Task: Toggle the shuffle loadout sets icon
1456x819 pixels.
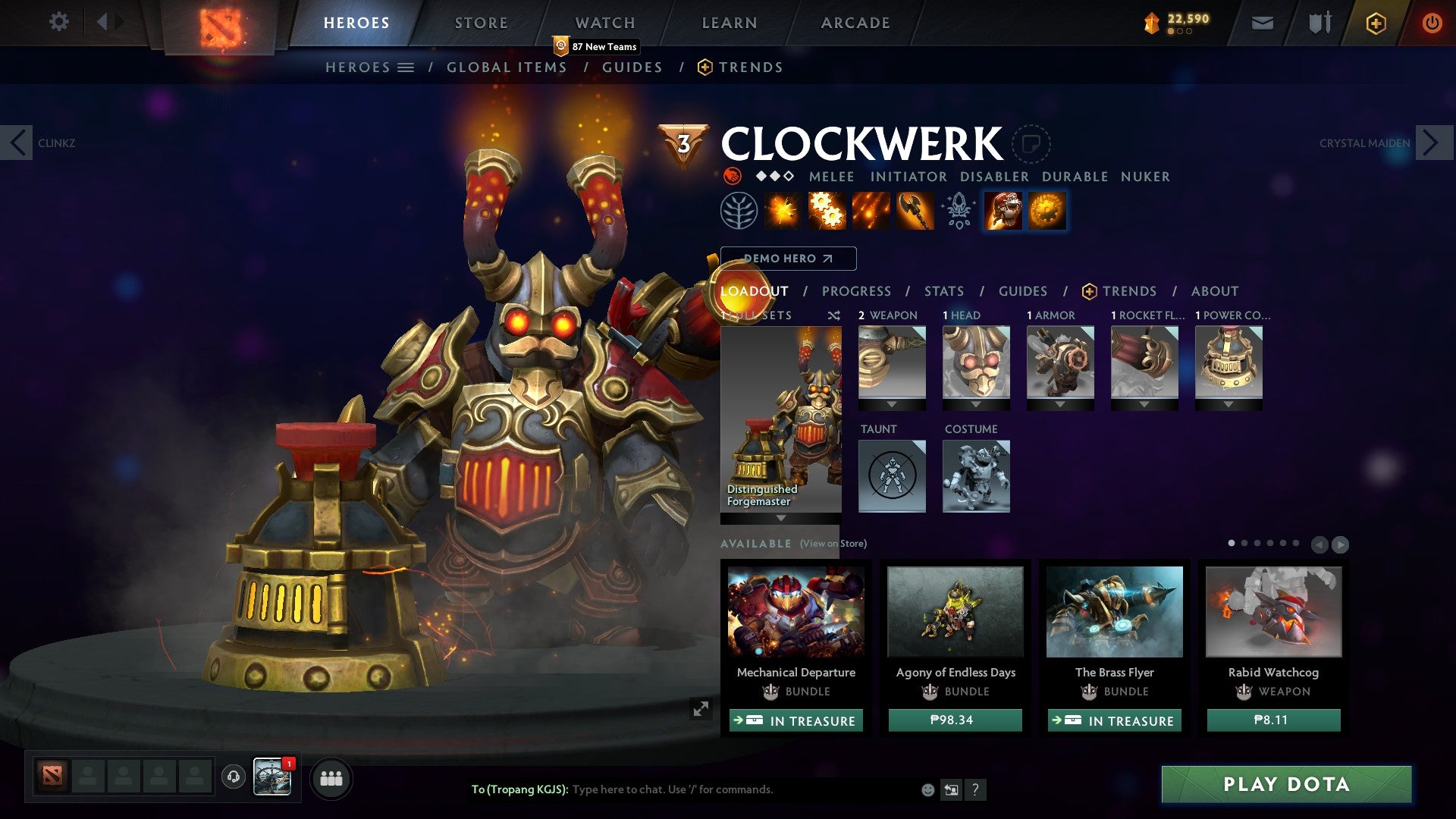Action: click(x=833, y=315)
